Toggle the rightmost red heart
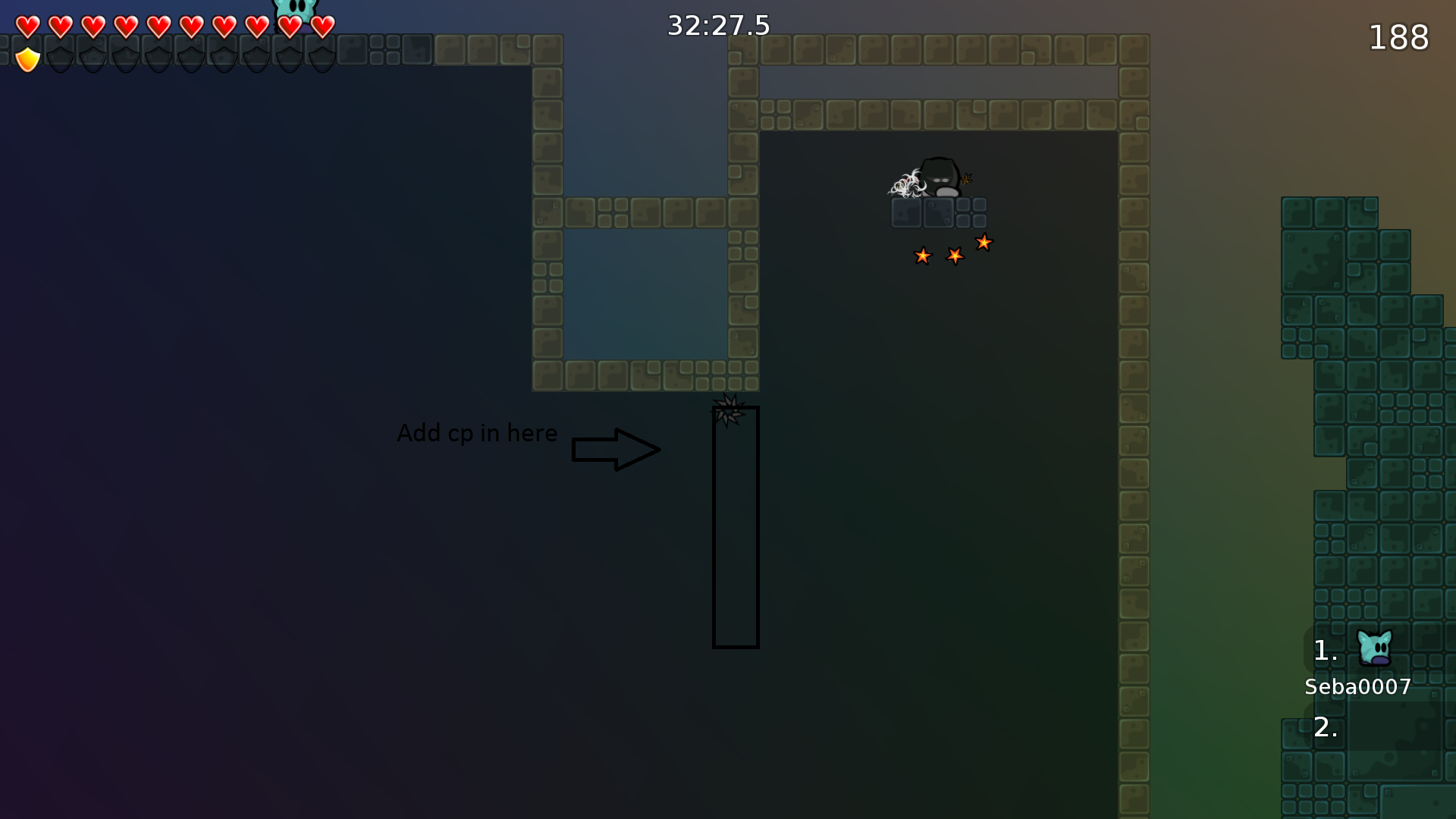The height and width of the screenshot is (819, 1456). (322, 25)
